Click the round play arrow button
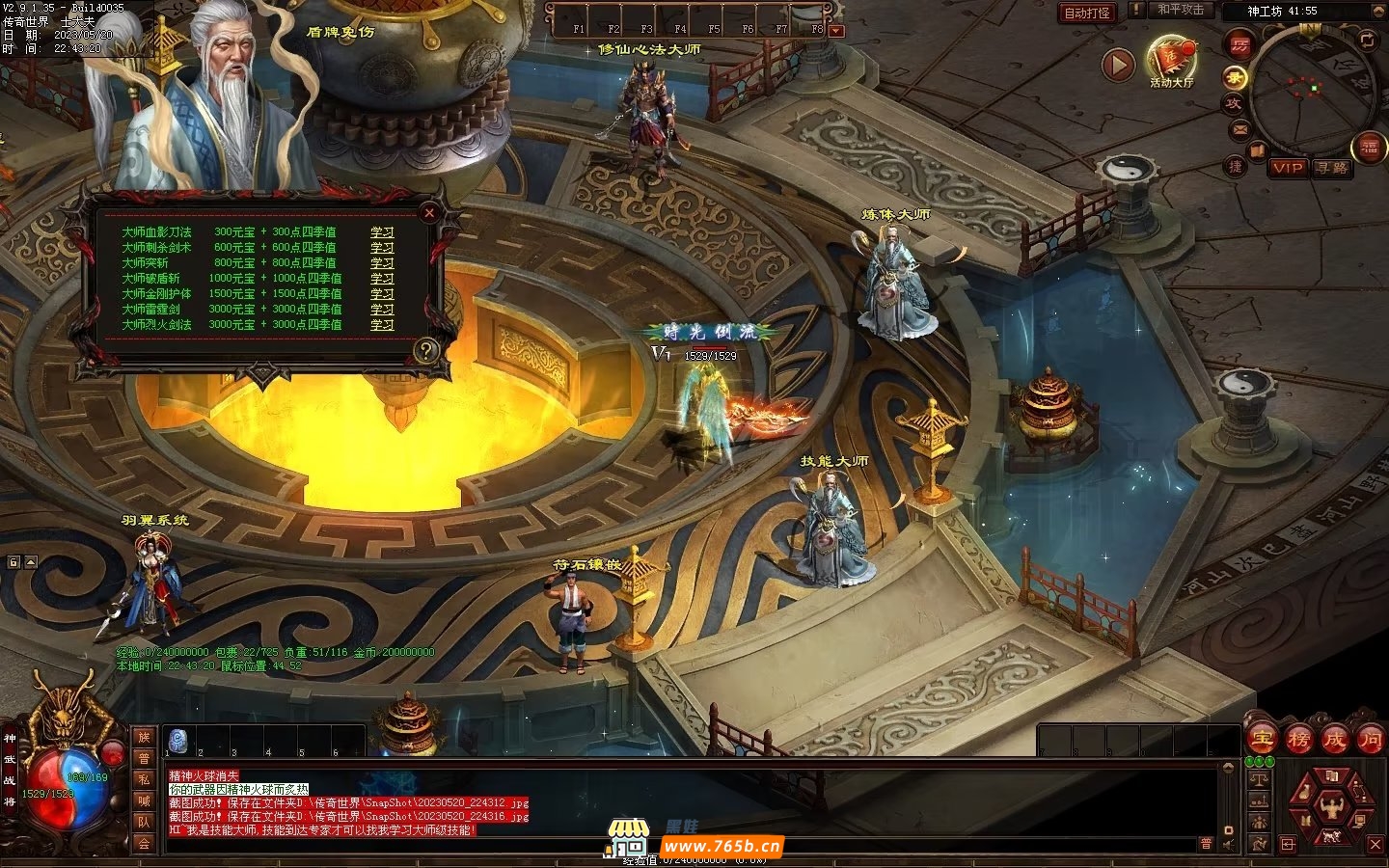The height and width of the screenshot is (868, 1389). [x=1118, y=66]
